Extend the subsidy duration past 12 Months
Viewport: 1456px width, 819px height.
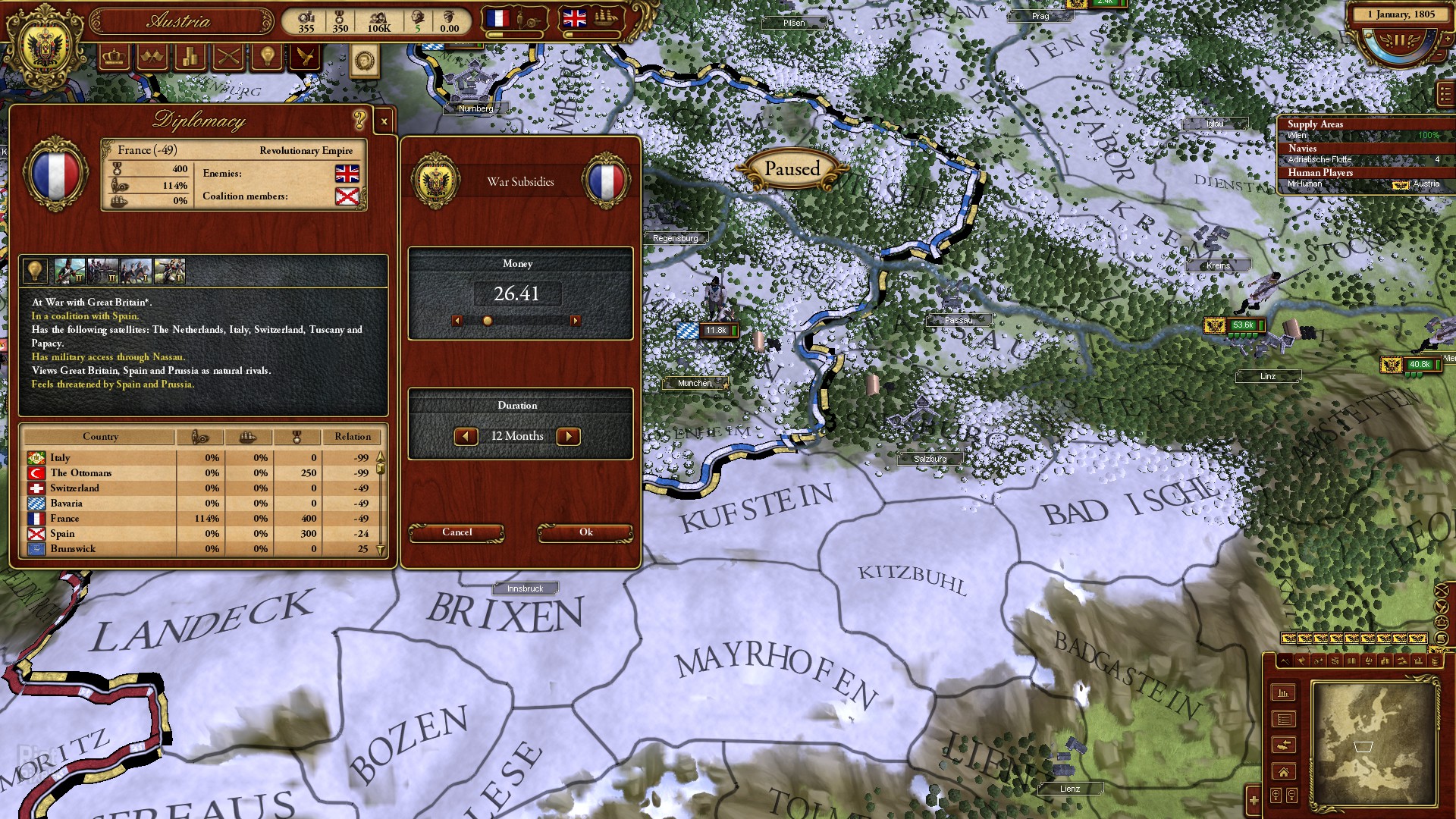pyautogui.click(x=569, y=436)
